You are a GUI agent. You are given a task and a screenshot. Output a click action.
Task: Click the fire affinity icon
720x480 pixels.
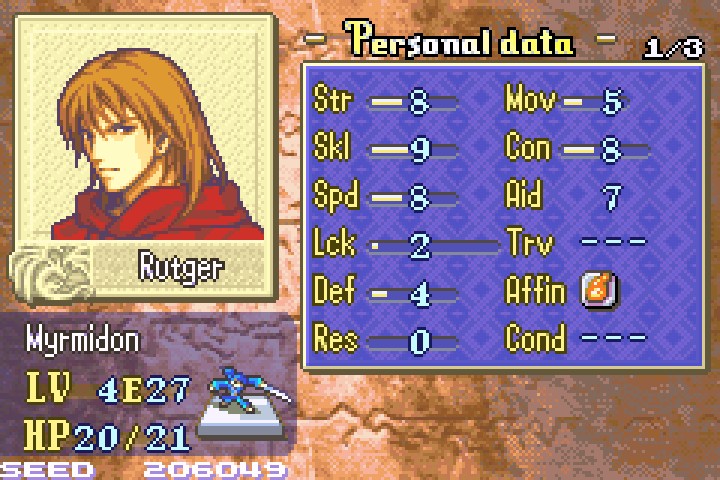click(x=599, y=291)
